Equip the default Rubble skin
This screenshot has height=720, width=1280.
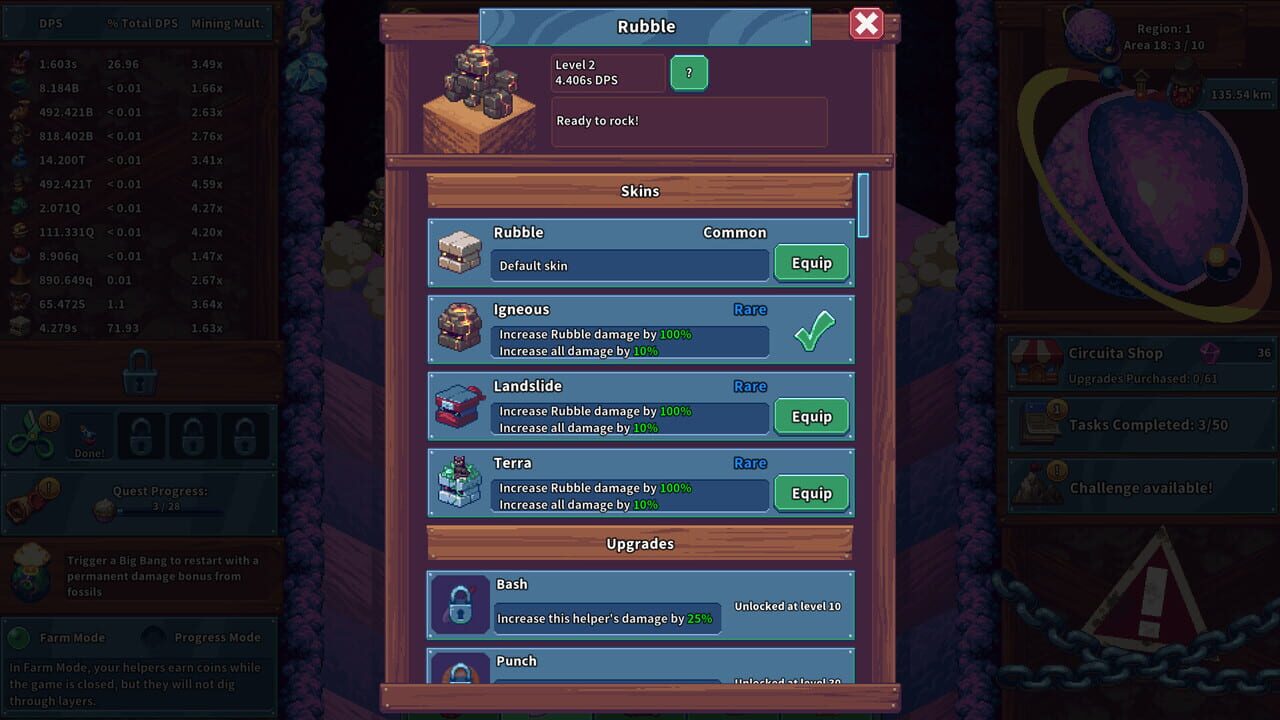(x=811, y=263)
